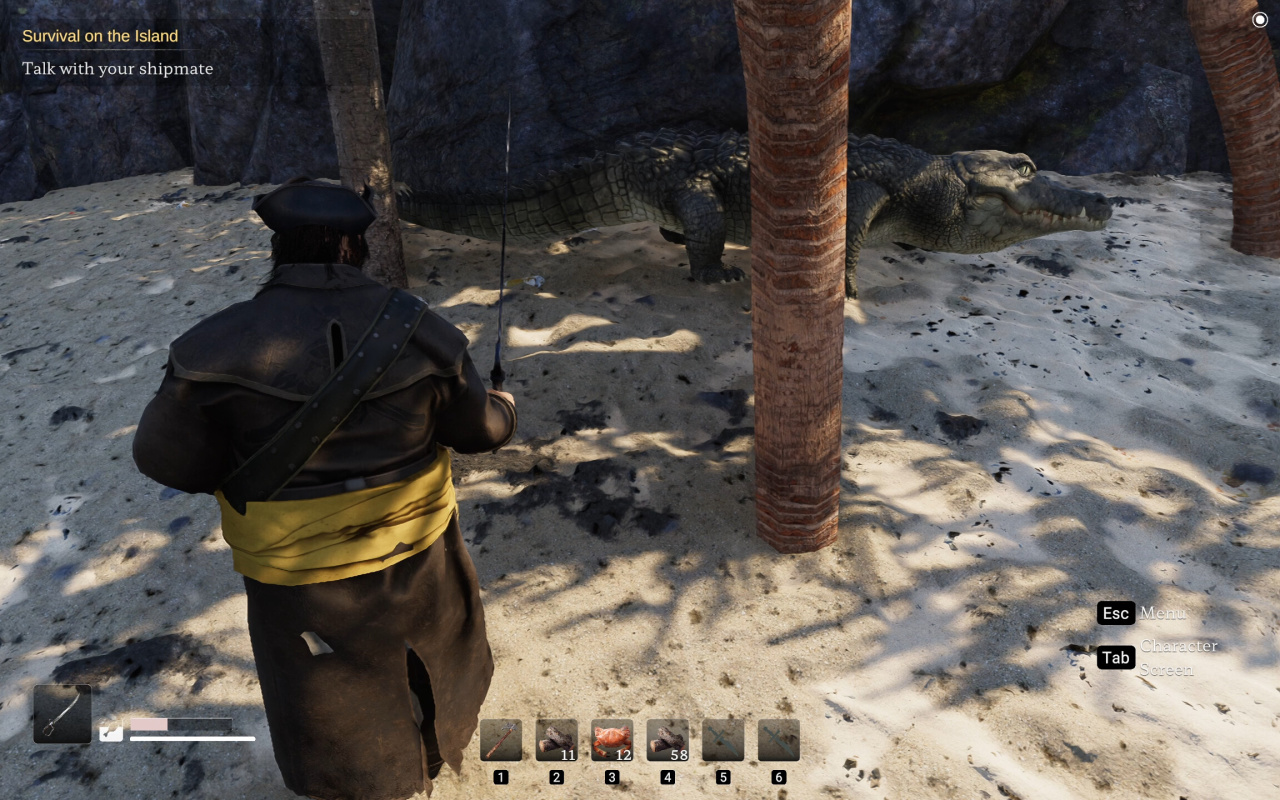Choose the wood logs stack of 11
This screenshot has width=1280, height=800.
[557, 741]
